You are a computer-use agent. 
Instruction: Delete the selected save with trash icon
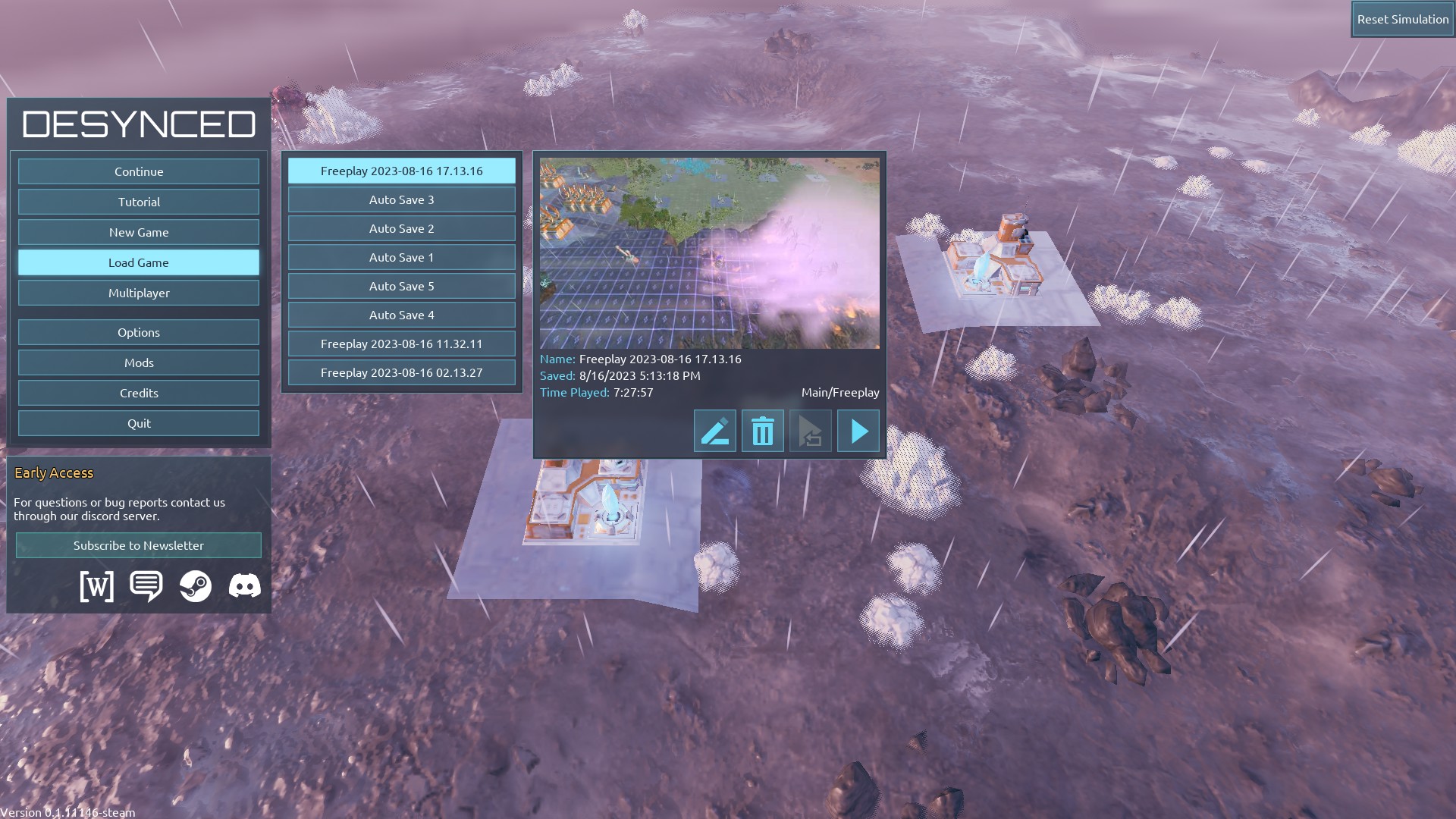pyautogui.click(x=762, y=431)
